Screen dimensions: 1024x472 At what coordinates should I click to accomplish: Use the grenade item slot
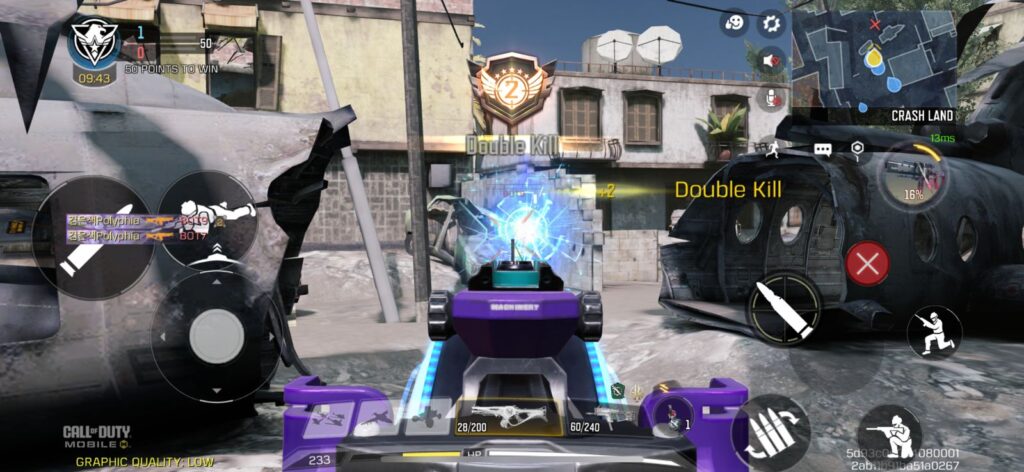(677, 415)
